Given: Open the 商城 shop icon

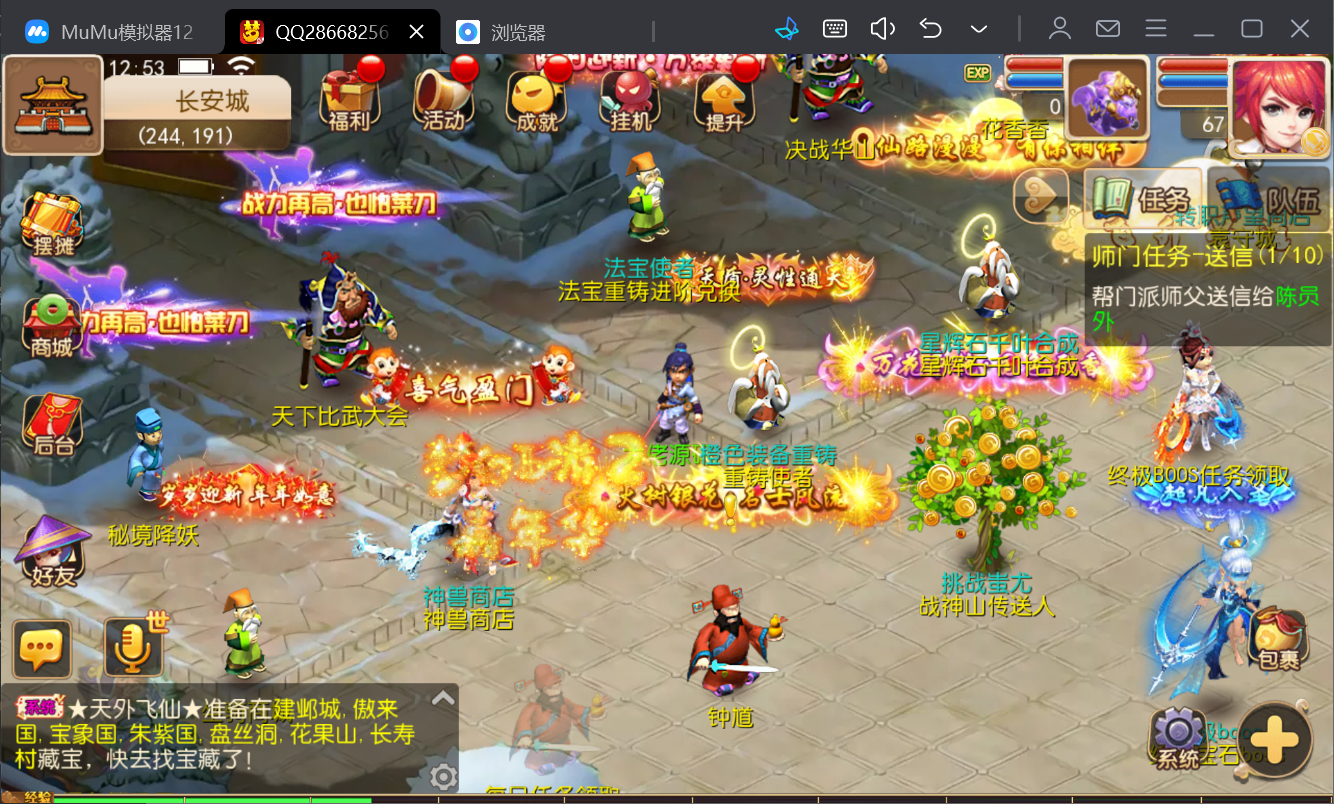Looking at the screenshot, I should tap(52, 326).
